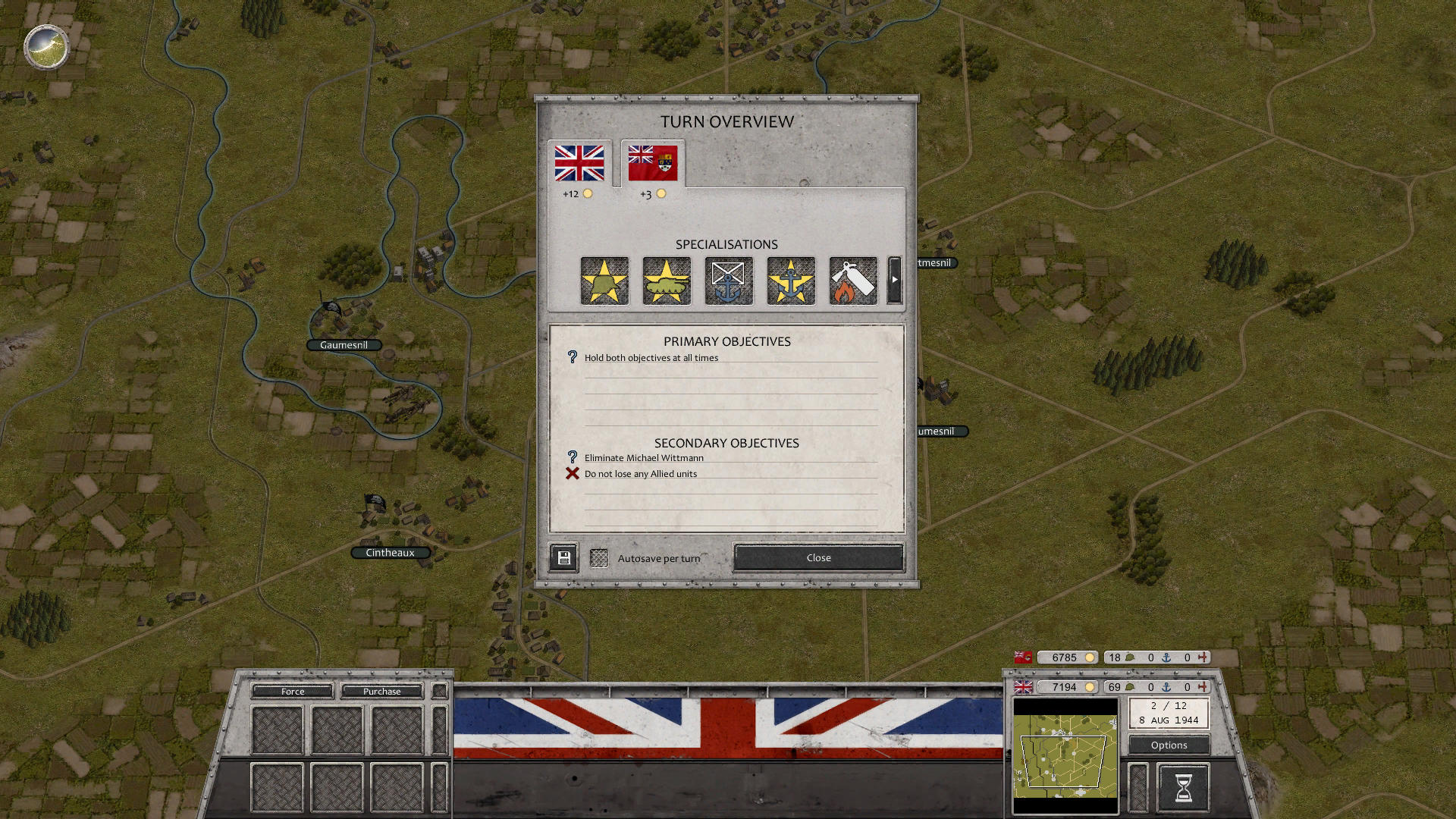Switch to the Canada flag tab
Image resolution: width=1456 pixels, height=819 pixels.
point(652,164)
